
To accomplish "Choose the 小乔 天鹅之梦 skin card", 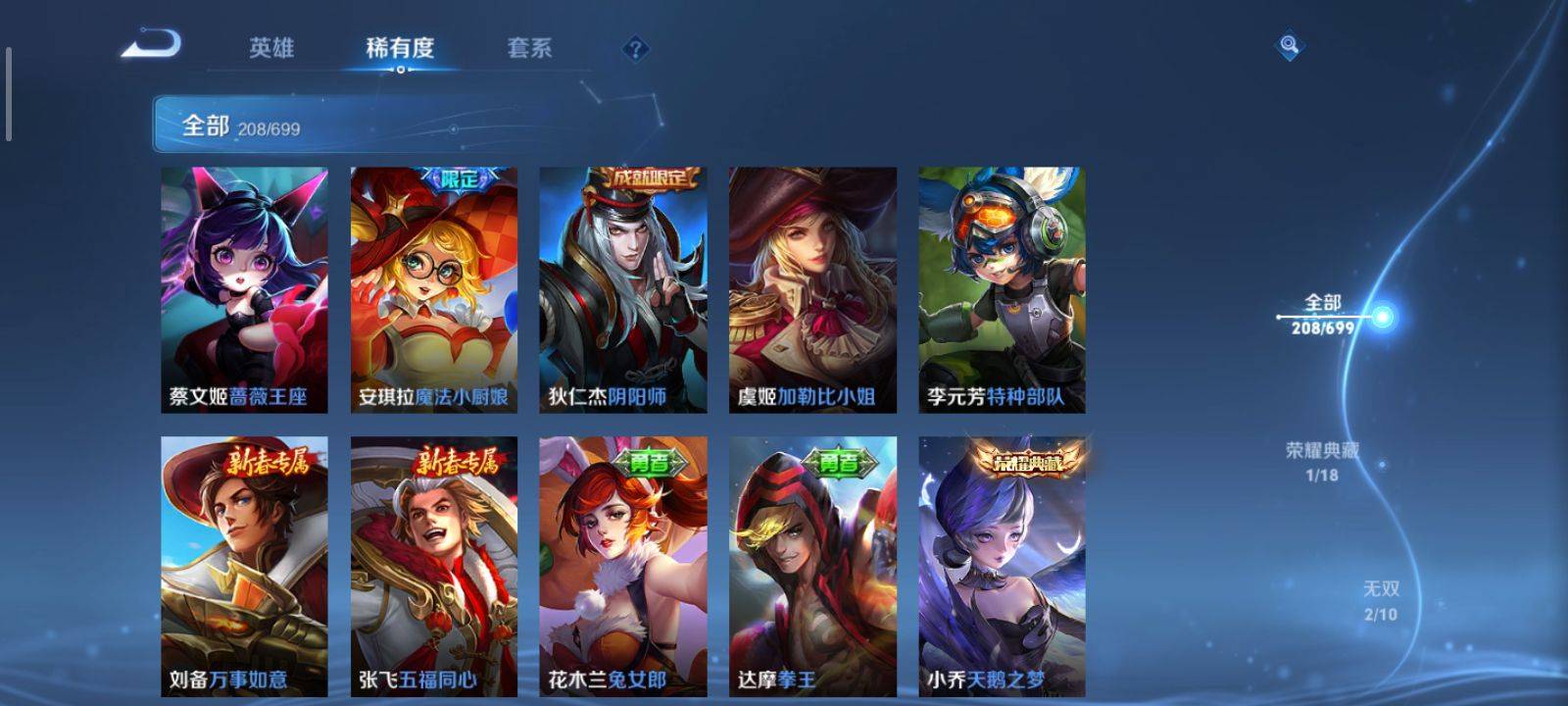I will (1002, 567).
